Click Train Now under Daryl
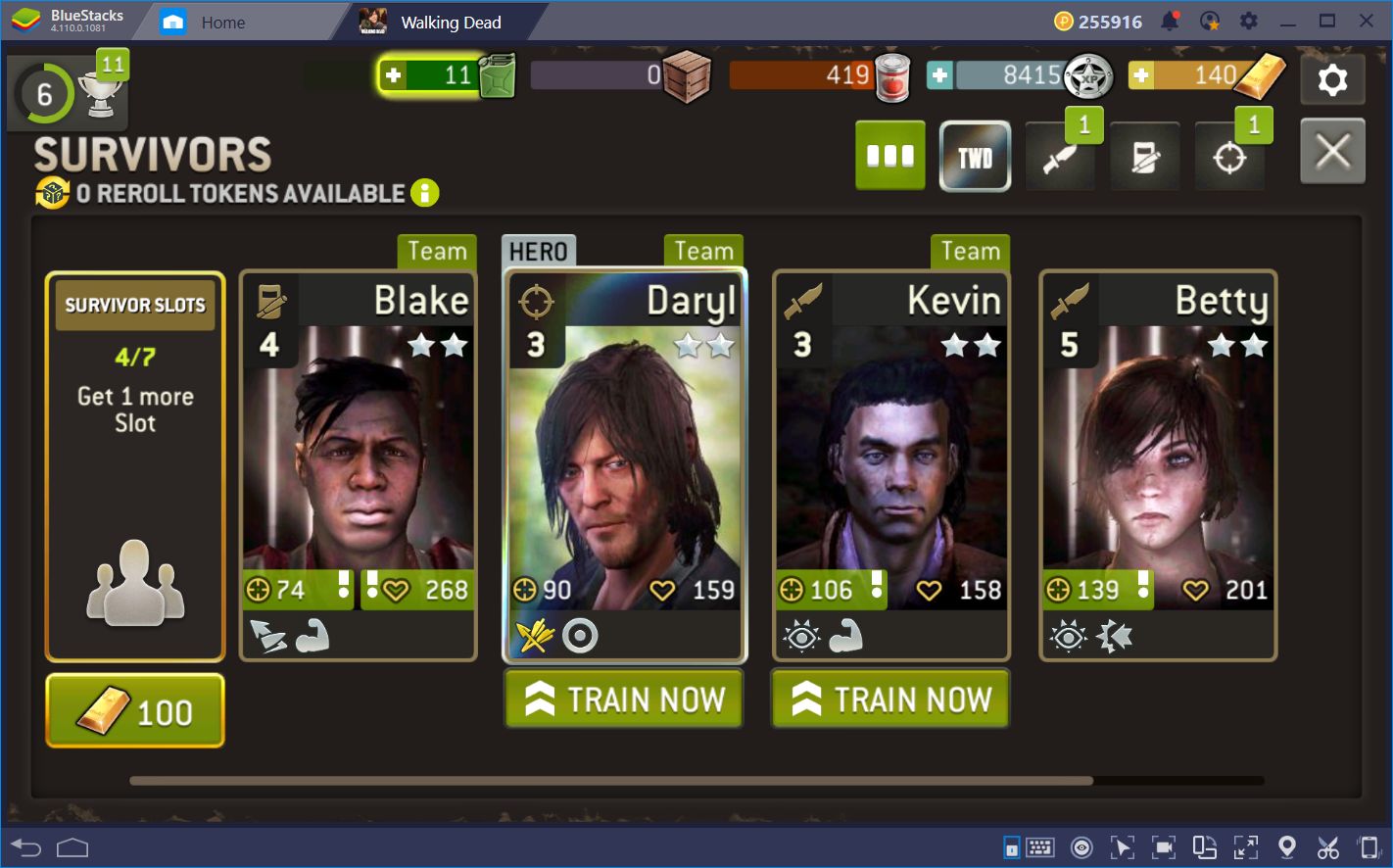Viewport: 1393px width, 868px height. coord(625,699)
